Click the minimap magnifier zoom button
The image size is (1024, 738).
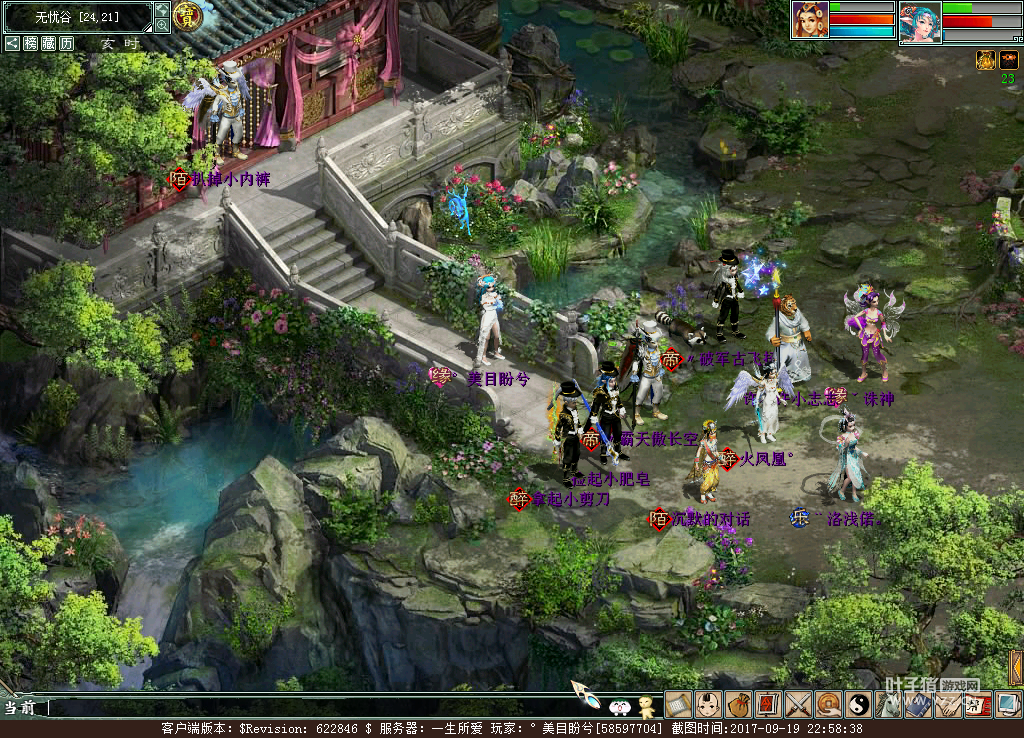tap(161, 25)
